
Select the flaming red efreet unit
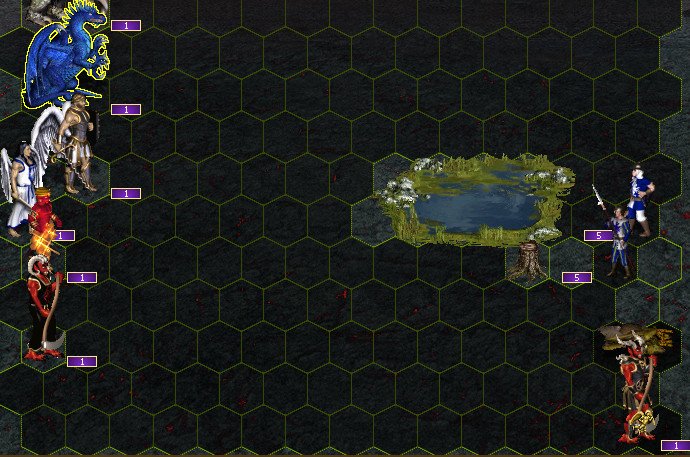pos(44,228)
